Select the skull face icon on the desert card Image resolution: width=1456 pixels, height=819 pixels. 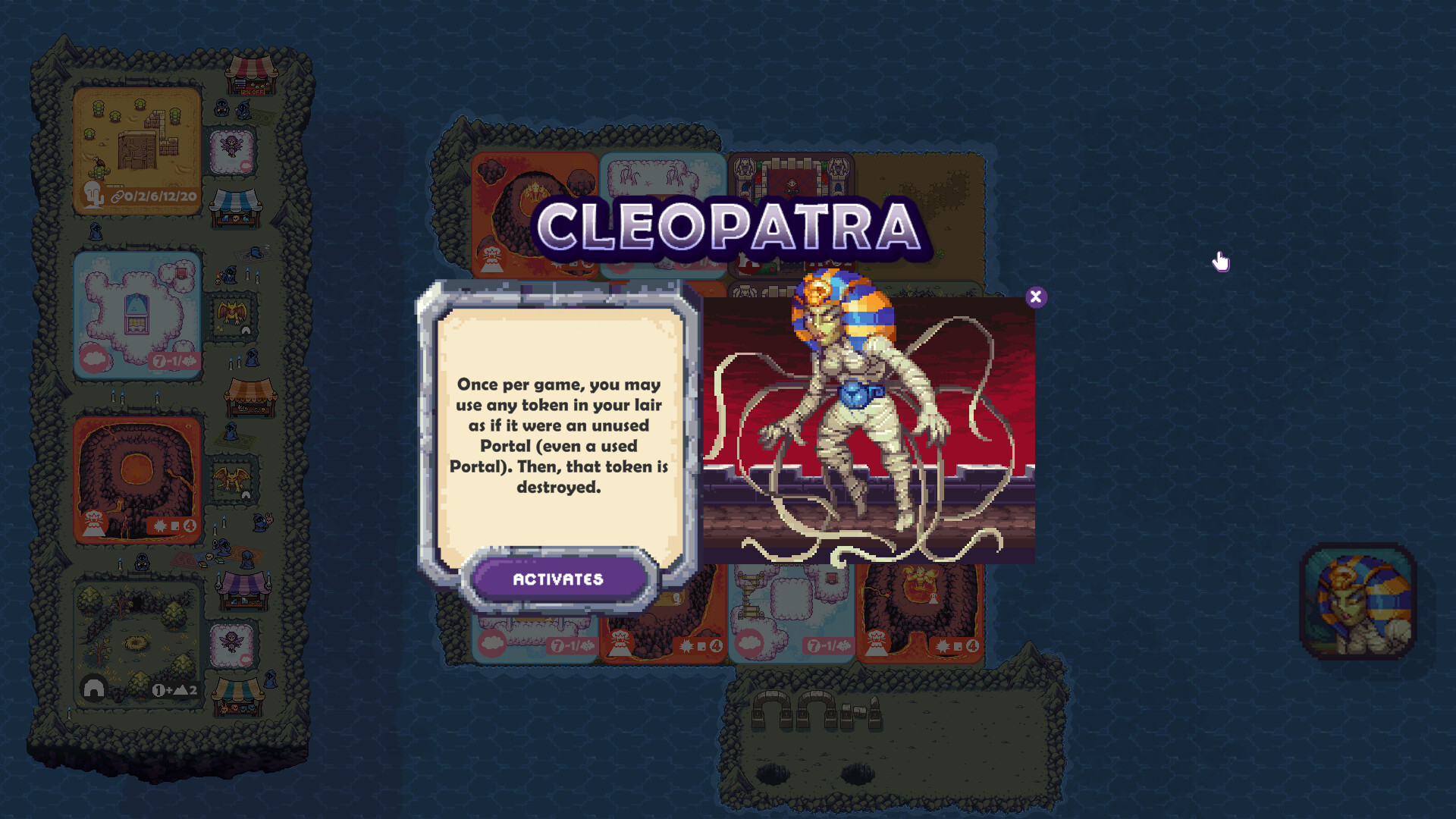(x=92, y=194)
